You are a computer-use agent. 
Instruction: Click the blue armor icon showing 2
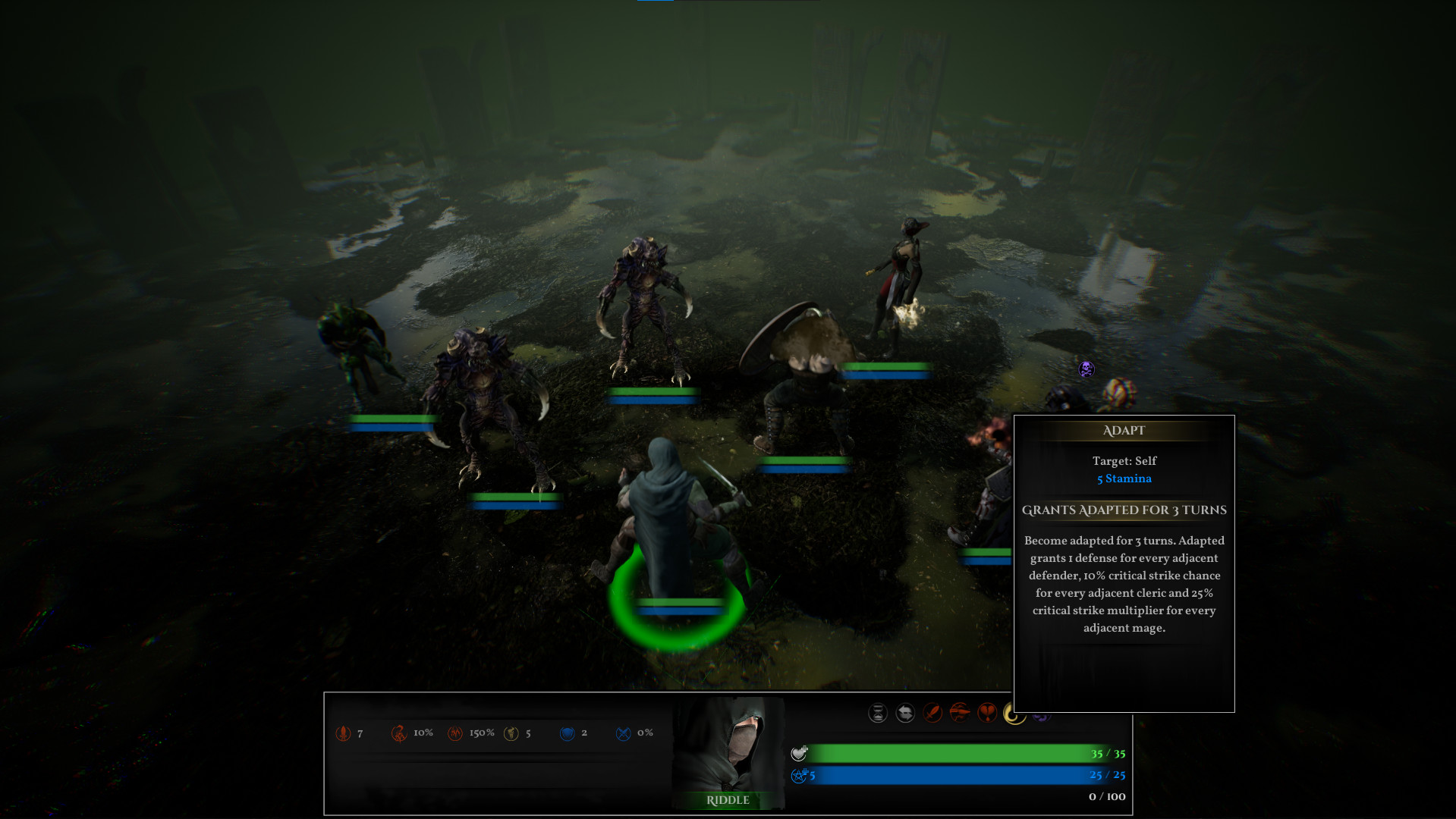point(568,733)
